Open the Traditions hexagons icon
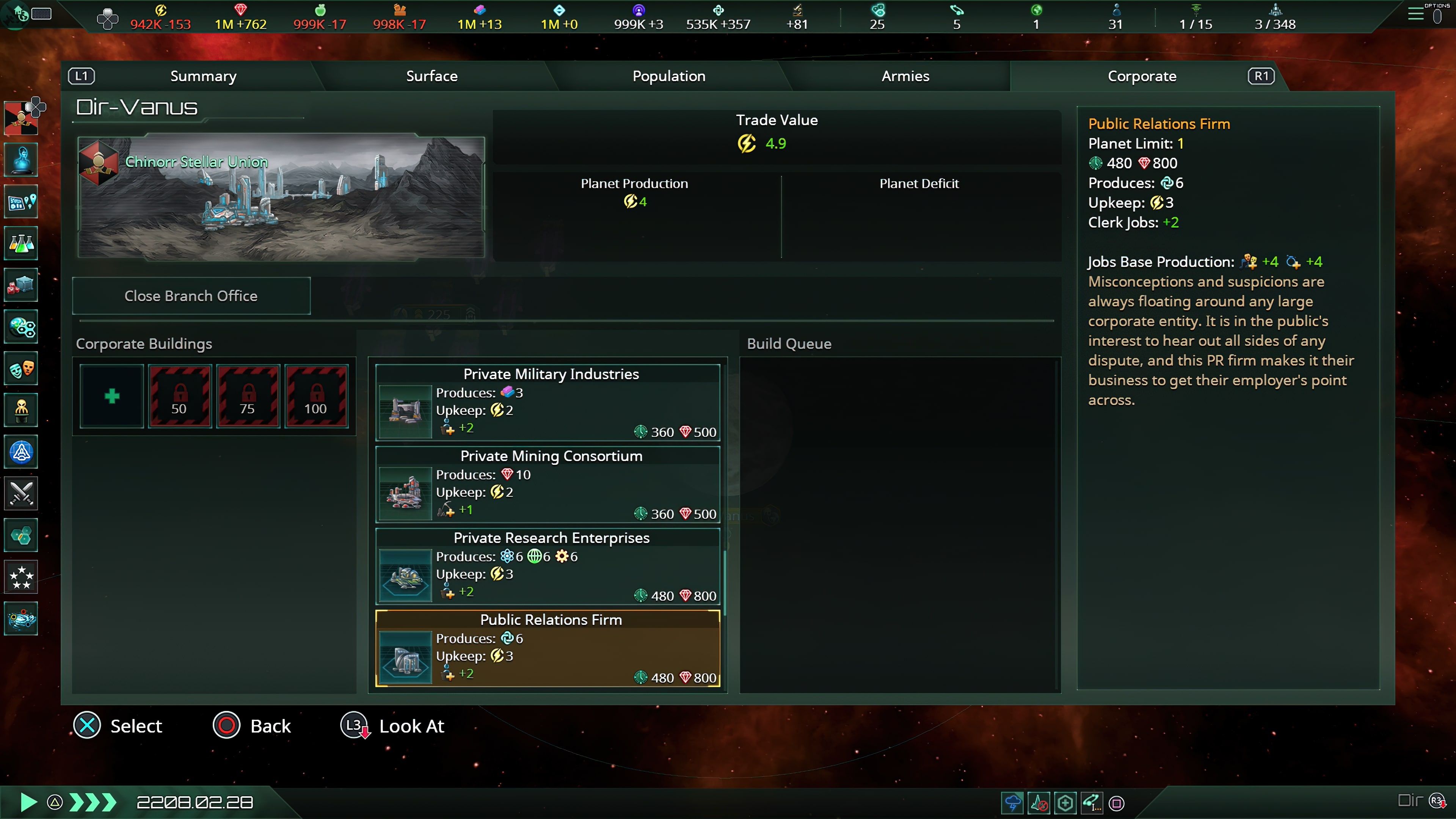Screen dimensions: 1456x819 coord(21,535)
